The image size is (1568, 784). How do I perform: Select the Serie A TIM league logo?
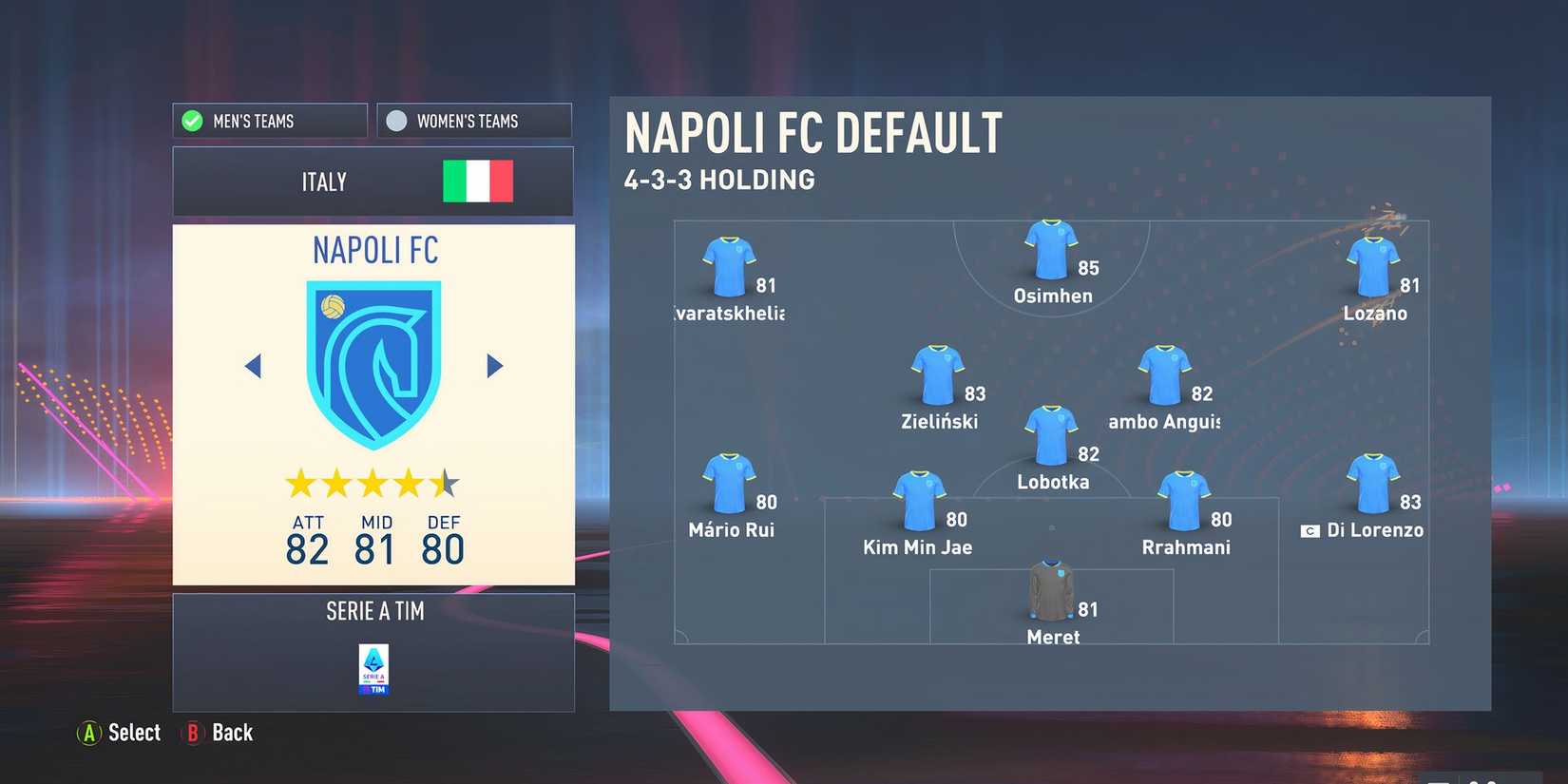373,665
